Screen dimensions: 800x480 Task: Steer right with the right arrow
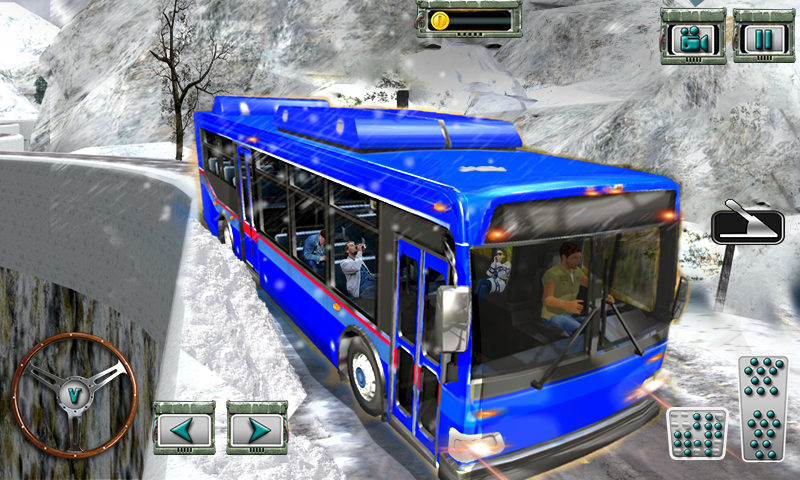[x=257, y=429]
